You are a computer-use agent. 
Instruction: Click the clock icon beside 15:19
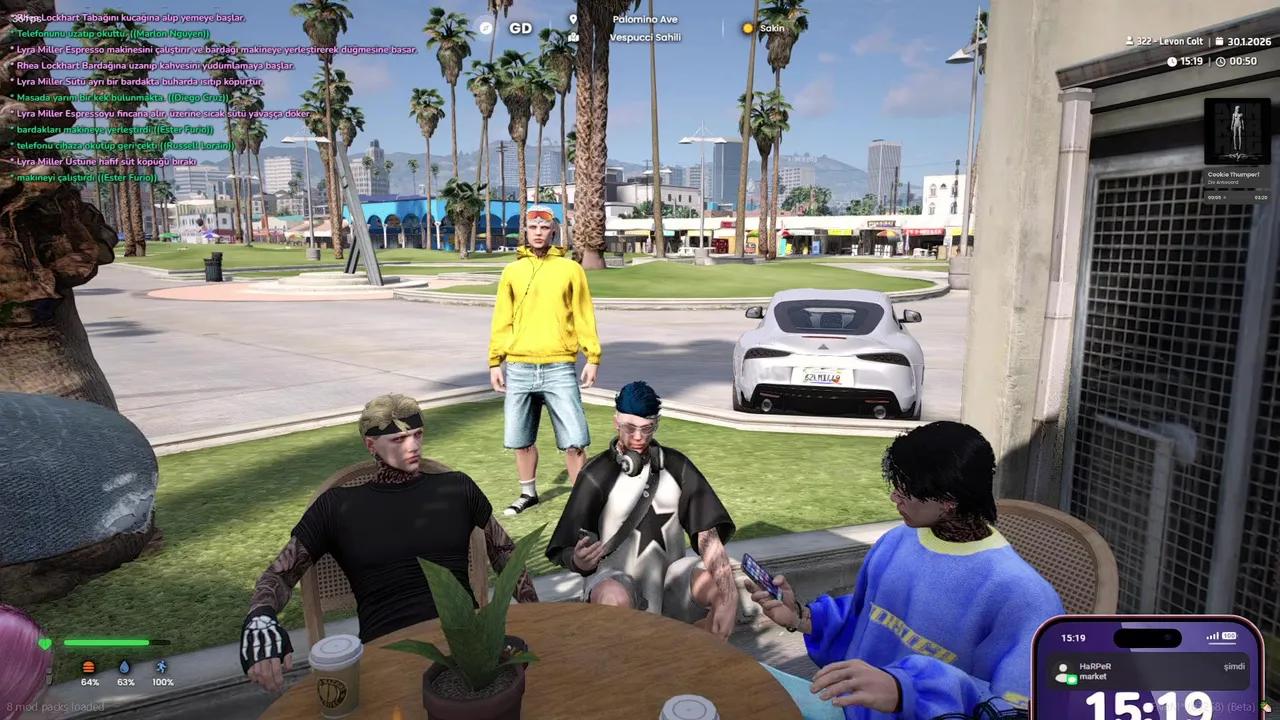[x=1170, y=61]
